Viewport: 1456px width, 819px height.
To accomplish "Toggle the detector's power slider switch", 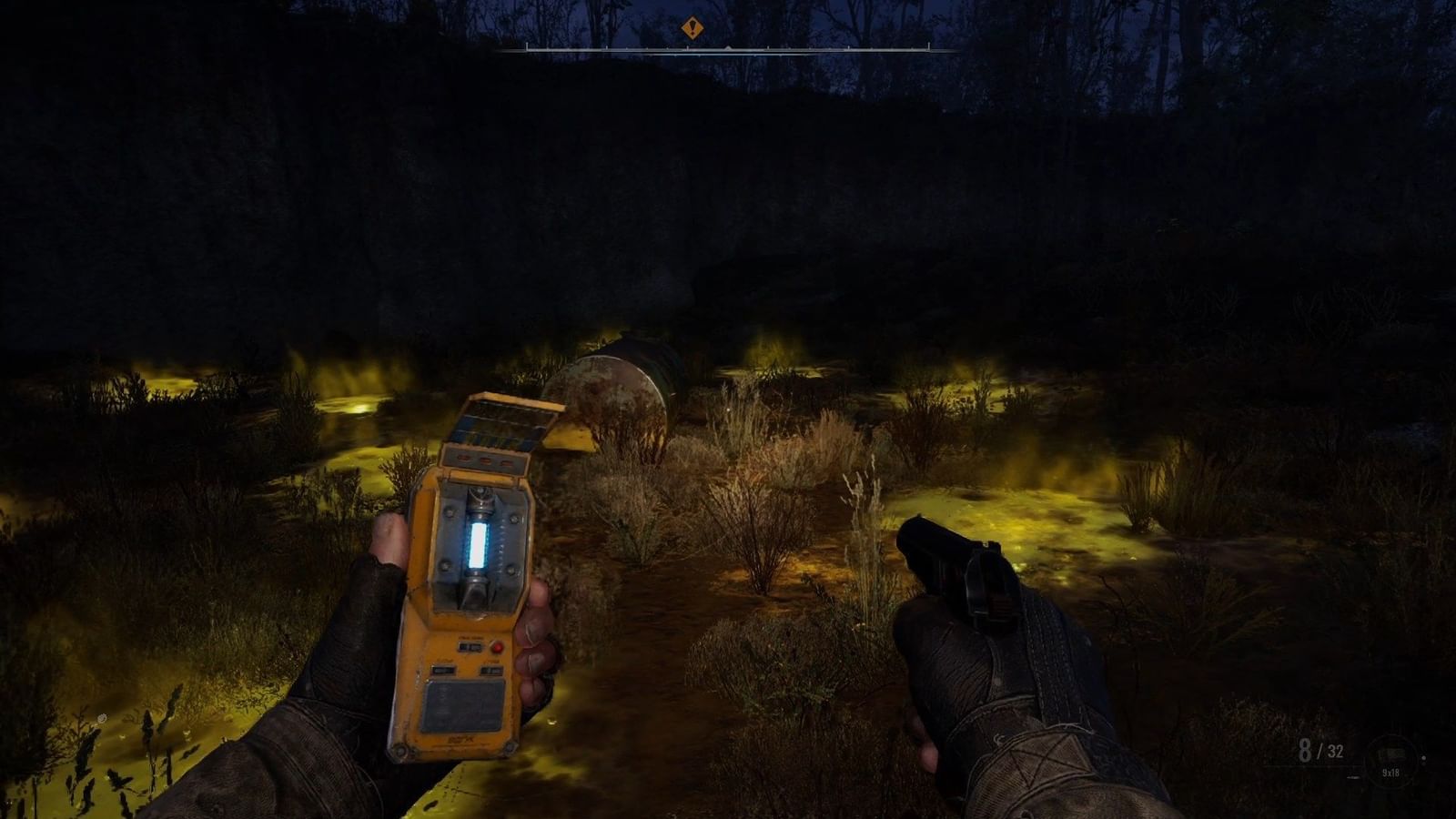I will 443,670.
